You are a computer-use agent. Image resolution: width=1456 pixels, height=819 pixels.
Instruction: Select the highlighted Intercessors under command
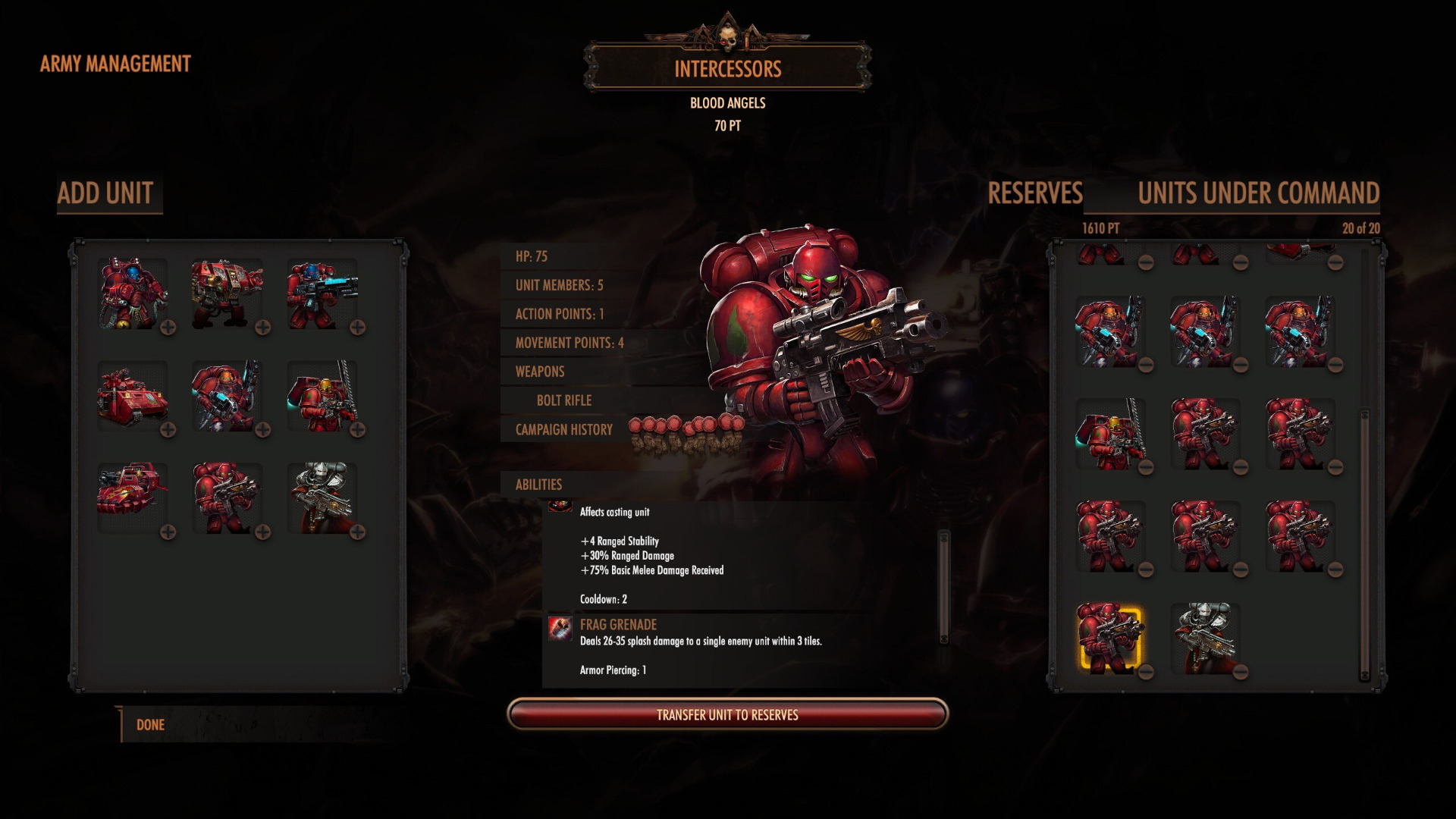click(1109, 637)
